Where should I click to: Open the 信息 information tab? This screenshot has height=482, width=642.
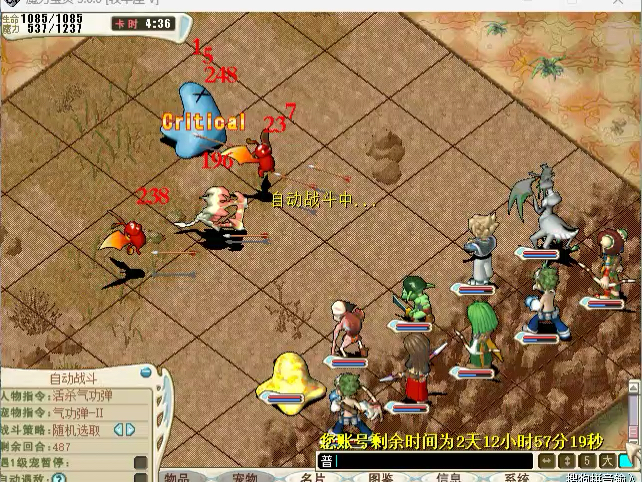point(448,477)
